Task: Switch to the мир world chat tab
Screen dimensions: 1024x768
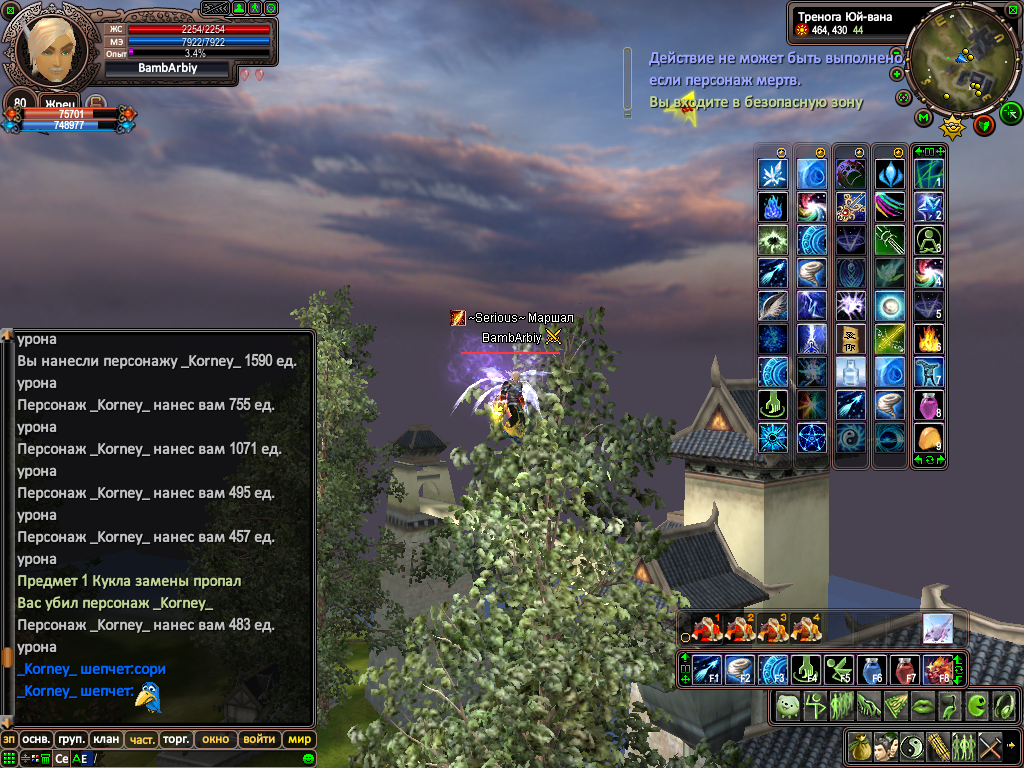Action: [x=298, y=740]
